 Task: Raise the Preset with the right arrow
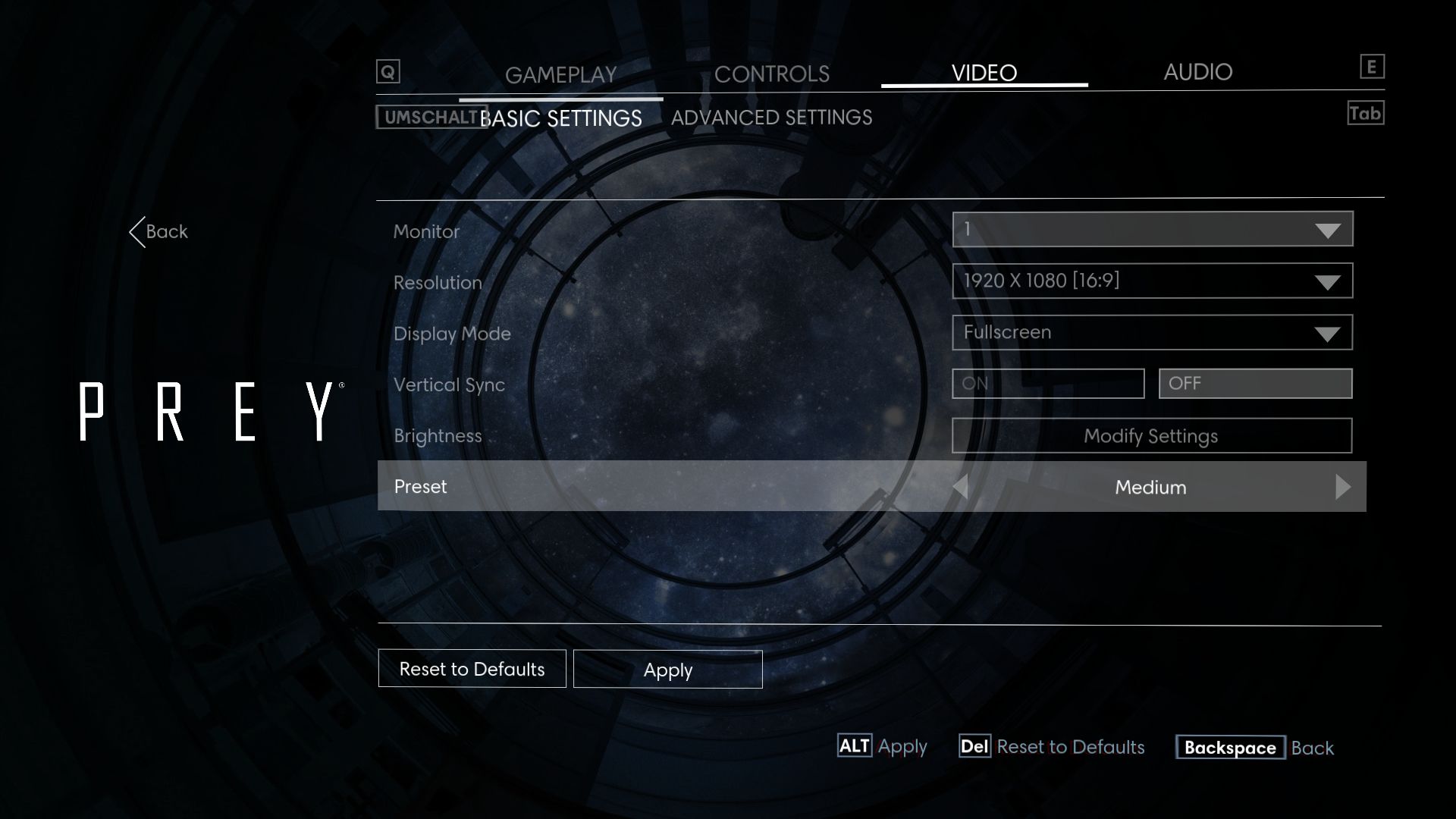(x=1343, y=487)
